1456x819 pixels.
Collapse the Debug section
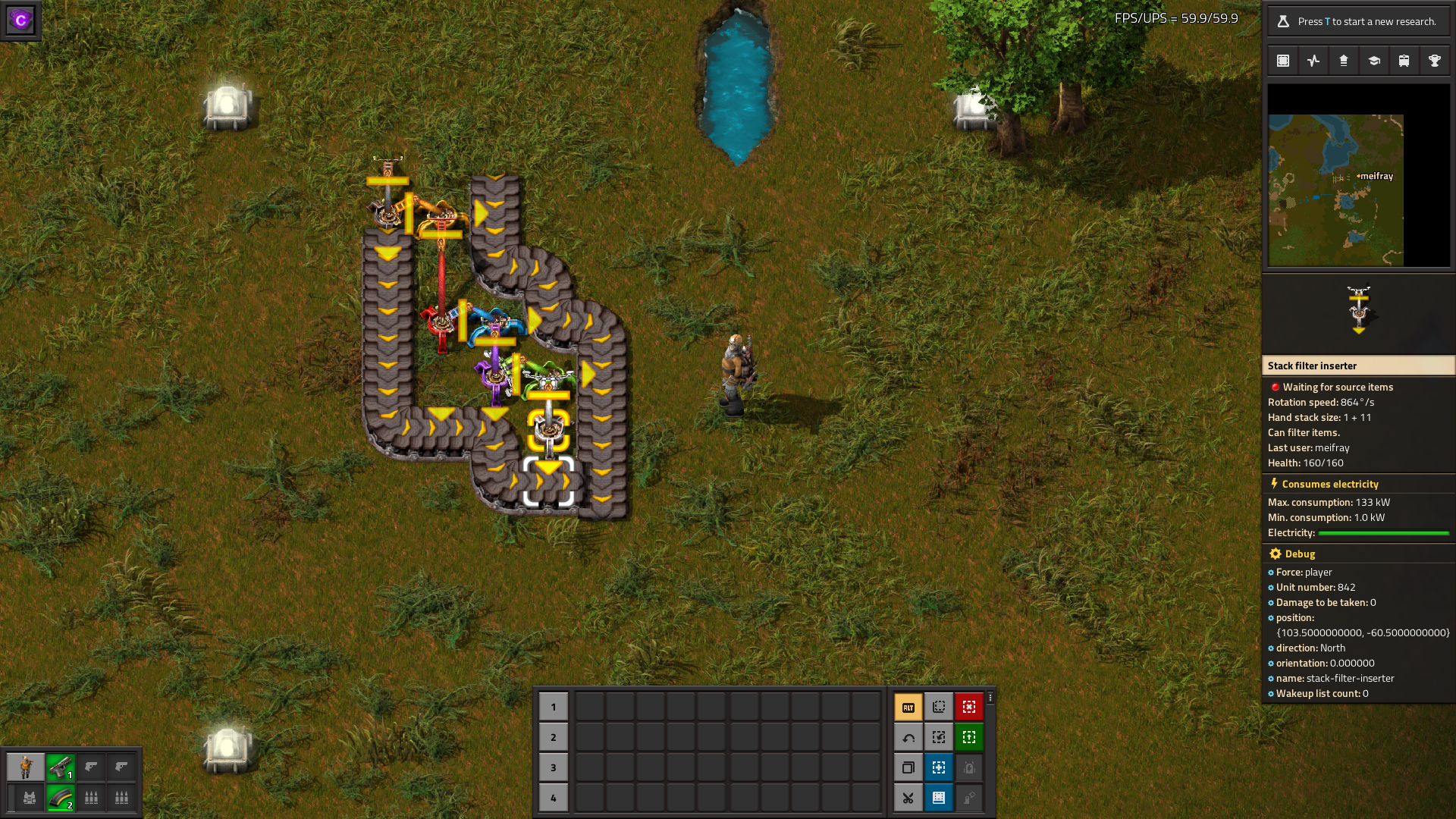click(x=1291, y=554)
